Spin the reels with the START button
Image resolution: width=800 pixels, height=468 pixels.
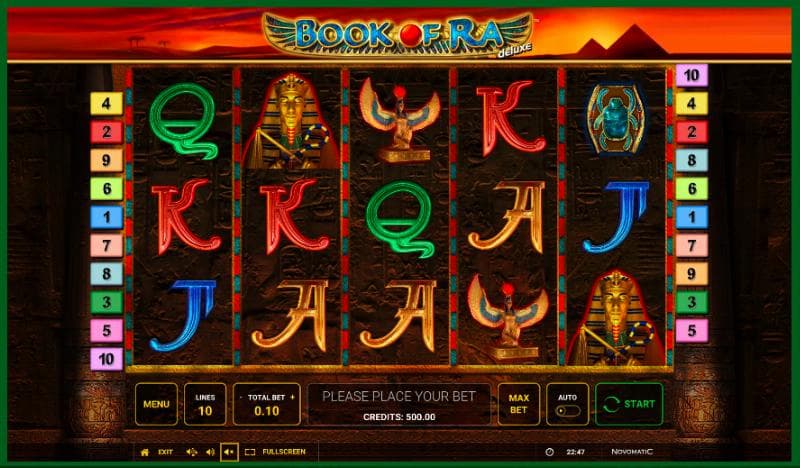pos(629,404)
